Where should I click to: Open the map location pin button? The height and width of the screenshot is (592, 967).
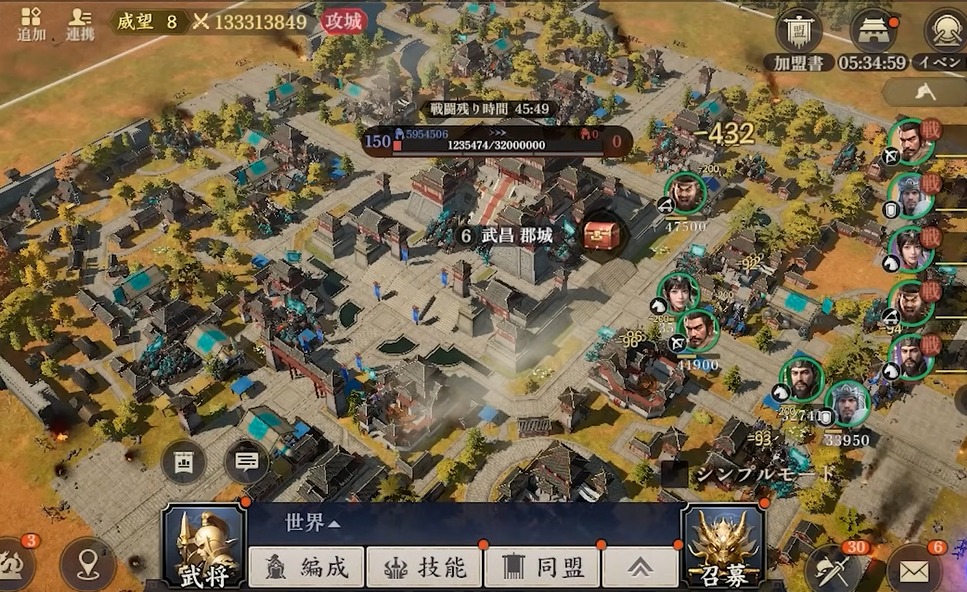click(87, 566)
